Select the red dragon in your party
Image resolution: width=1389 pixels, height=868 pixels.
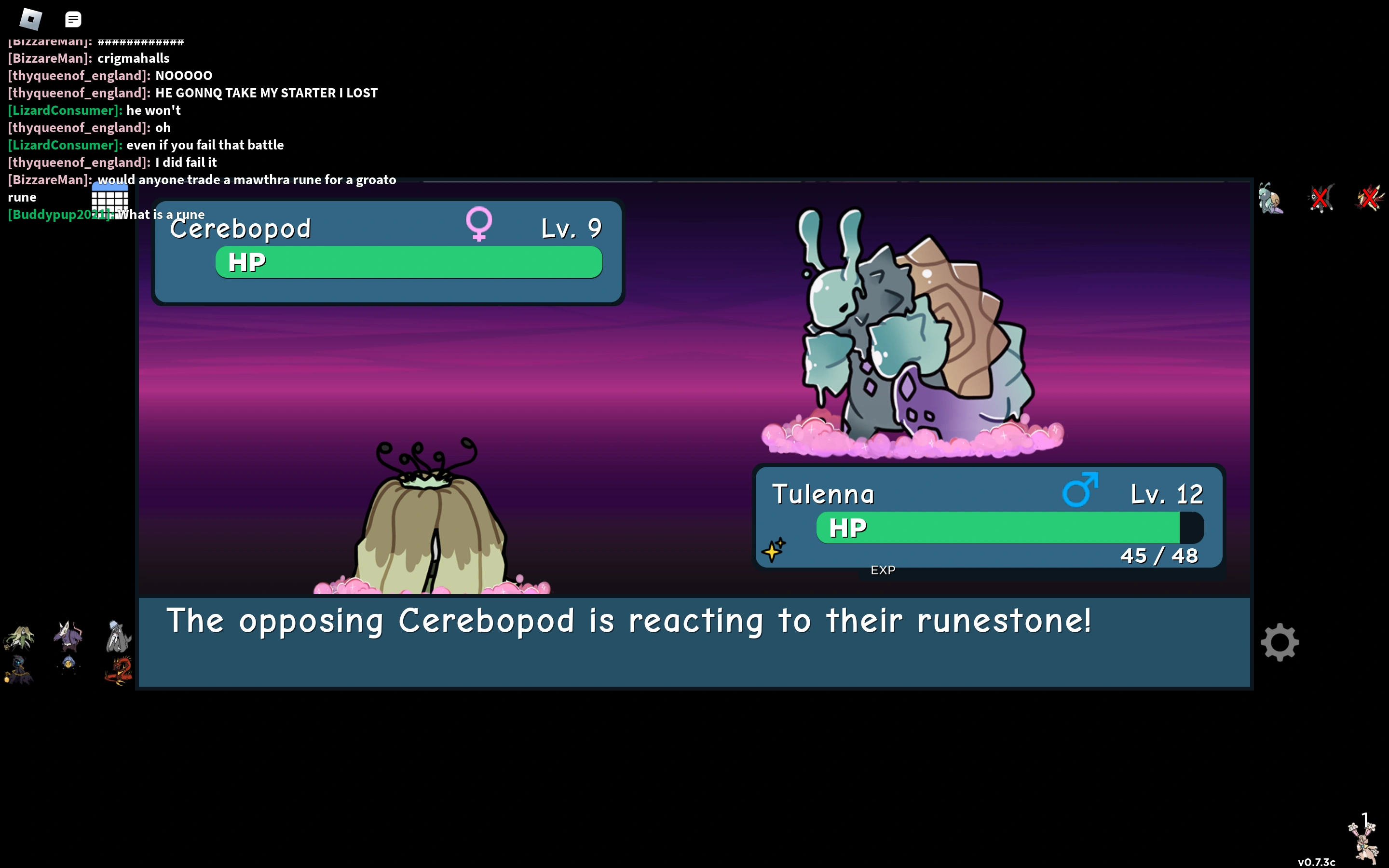coord(118,670)
